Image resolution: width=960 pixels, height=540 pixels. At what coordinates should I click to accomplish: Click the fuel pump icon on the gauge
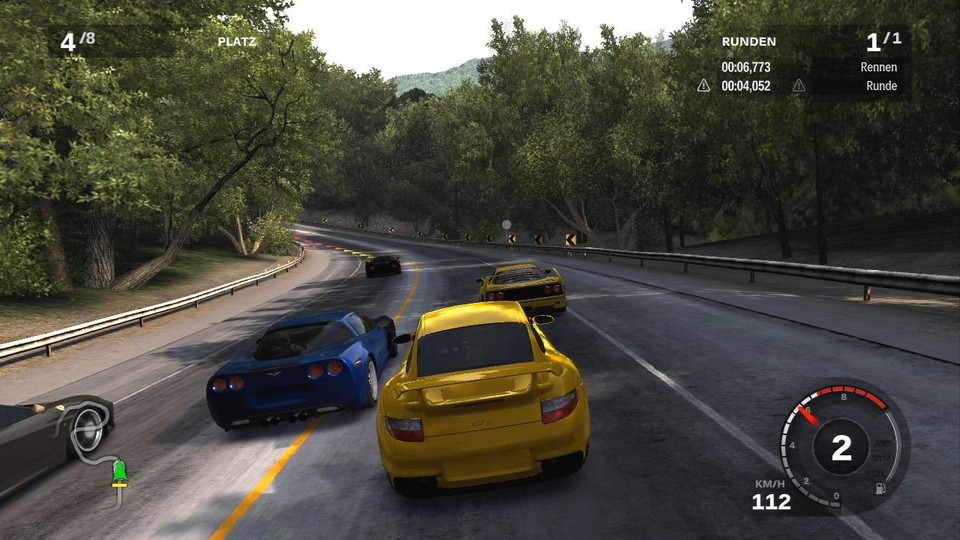pyautogui.click(x=880, y=487)
